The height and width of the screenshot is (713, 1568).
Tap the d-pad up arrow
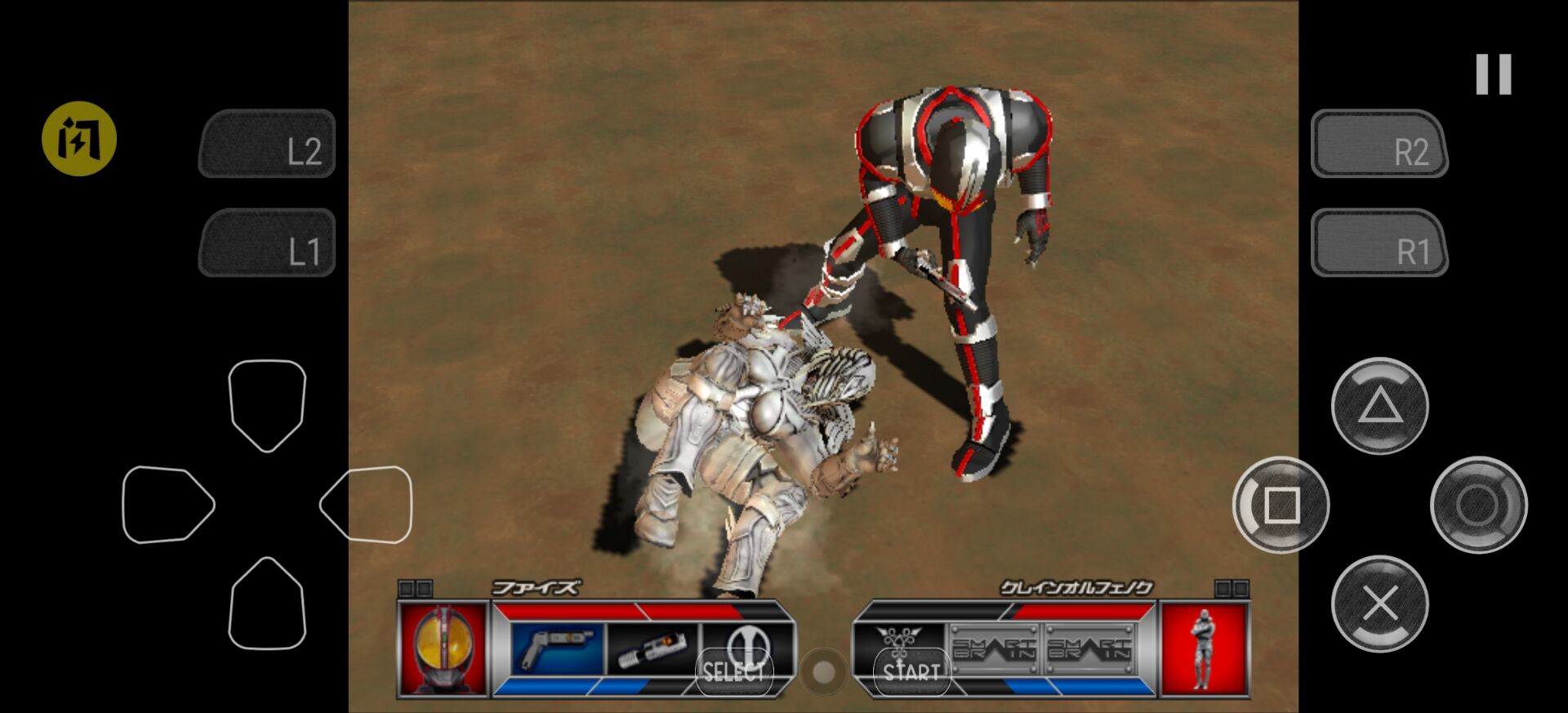pos(267,404)
